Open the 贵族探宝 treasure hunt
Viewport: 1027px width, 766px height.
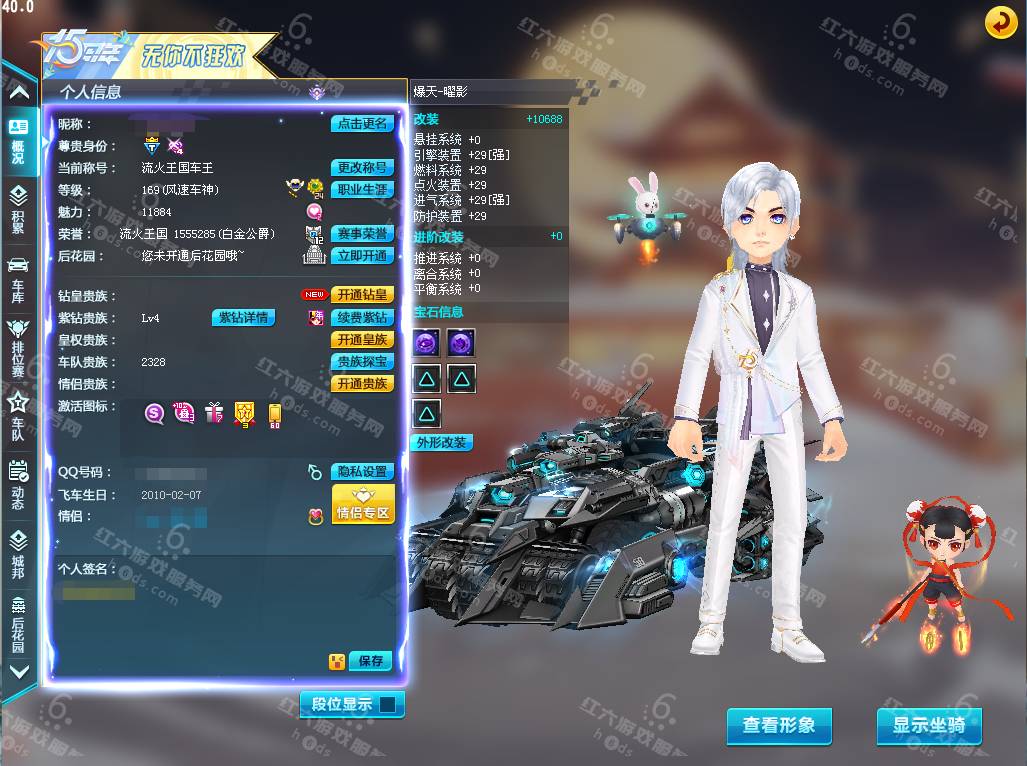362,362
